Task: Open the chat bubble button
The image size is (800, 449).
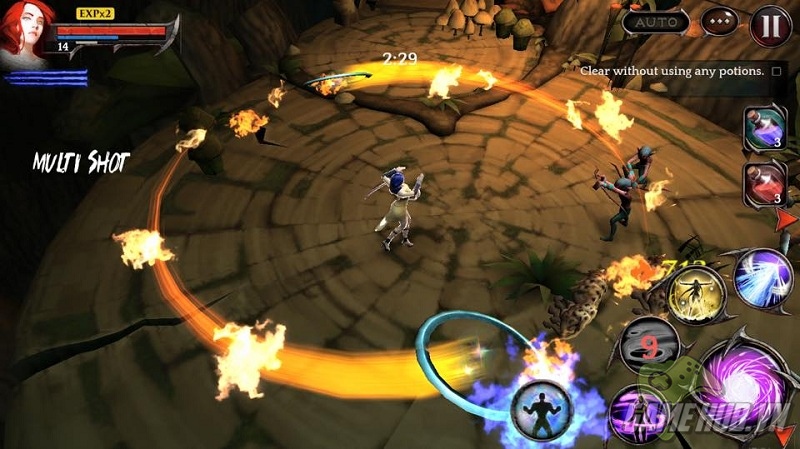Action: tap(718, 22)
